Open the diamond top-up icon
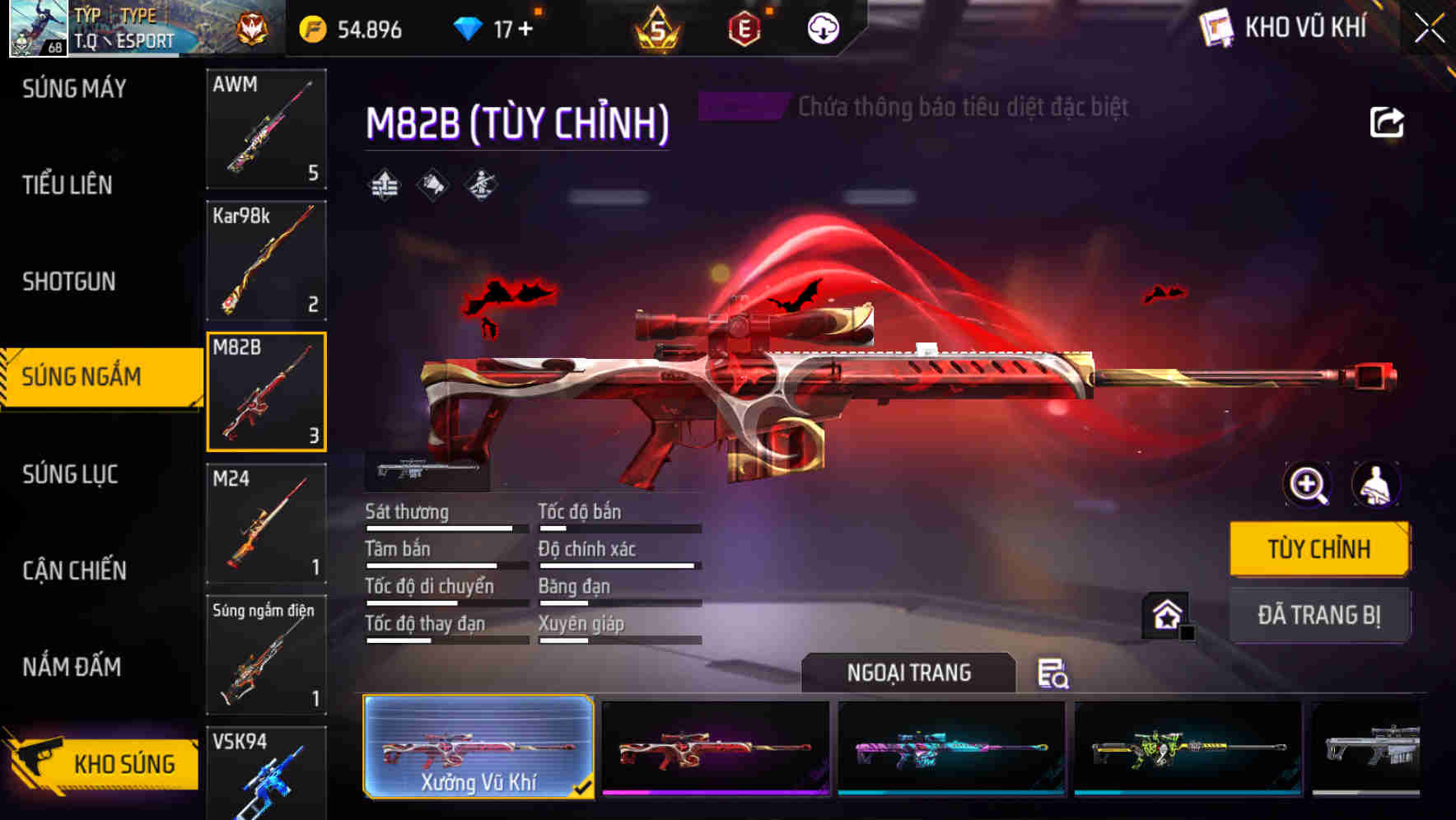 point(469,27)
